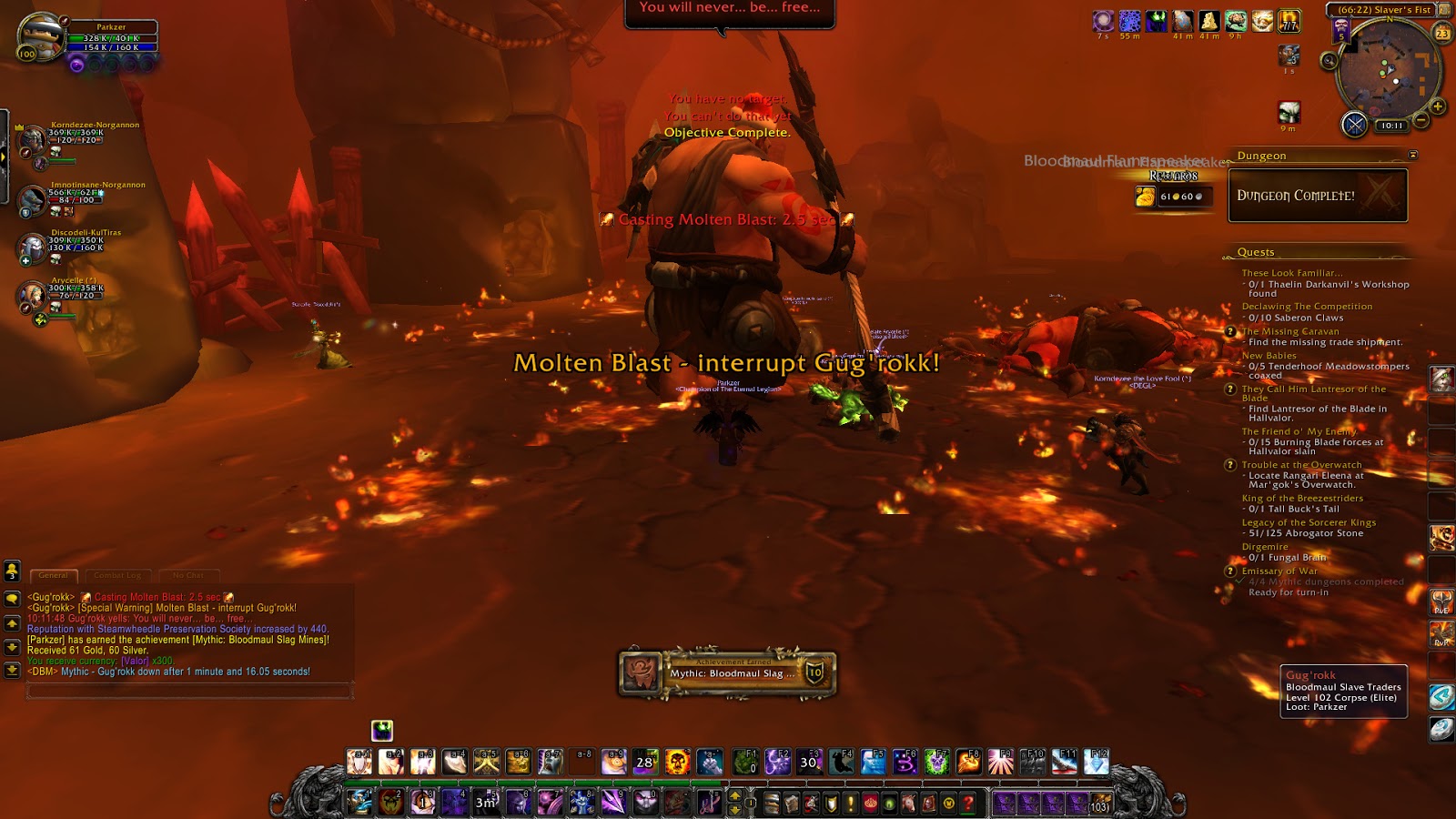This screenshot has width=1456, height=819.
Task: Click the crossed-swords queue icon on the minimap
Action: (1356, 125)
